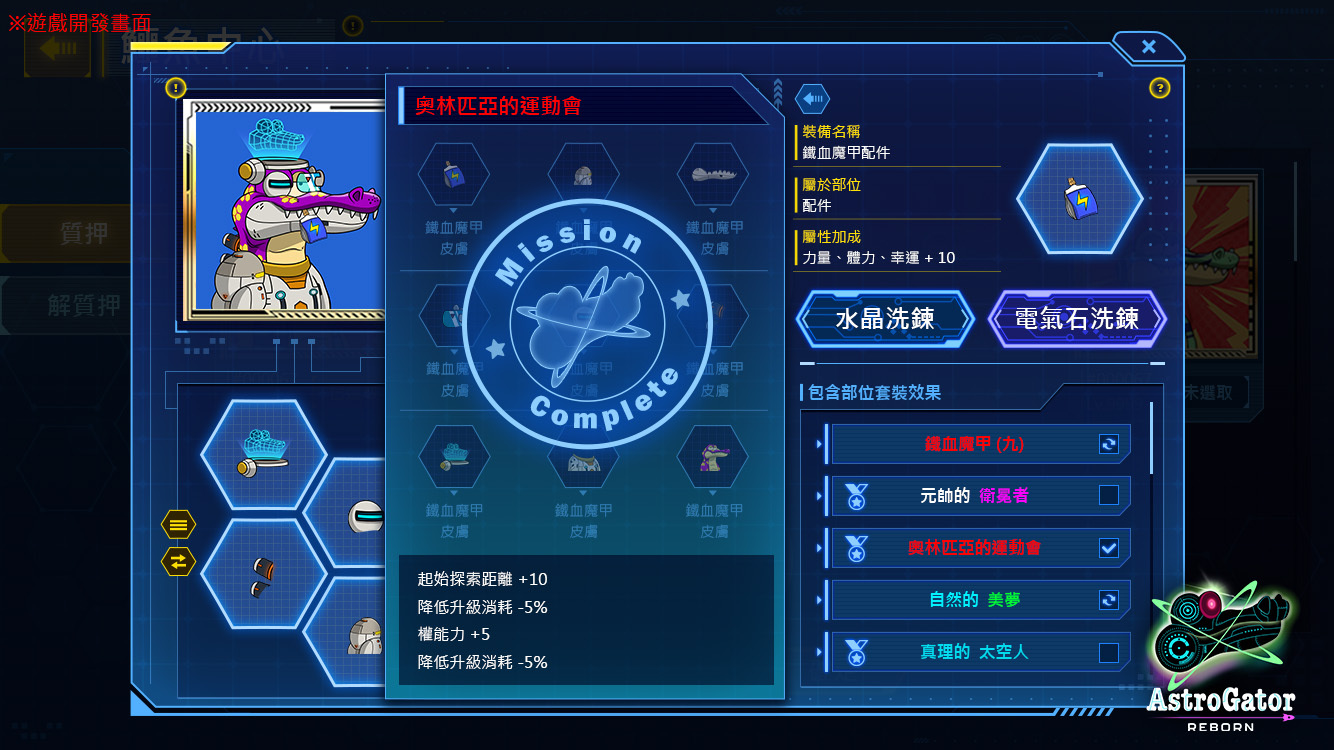Open the question mark help icon
This screenshot has width=1334, height=750.
pos(1159,88)
